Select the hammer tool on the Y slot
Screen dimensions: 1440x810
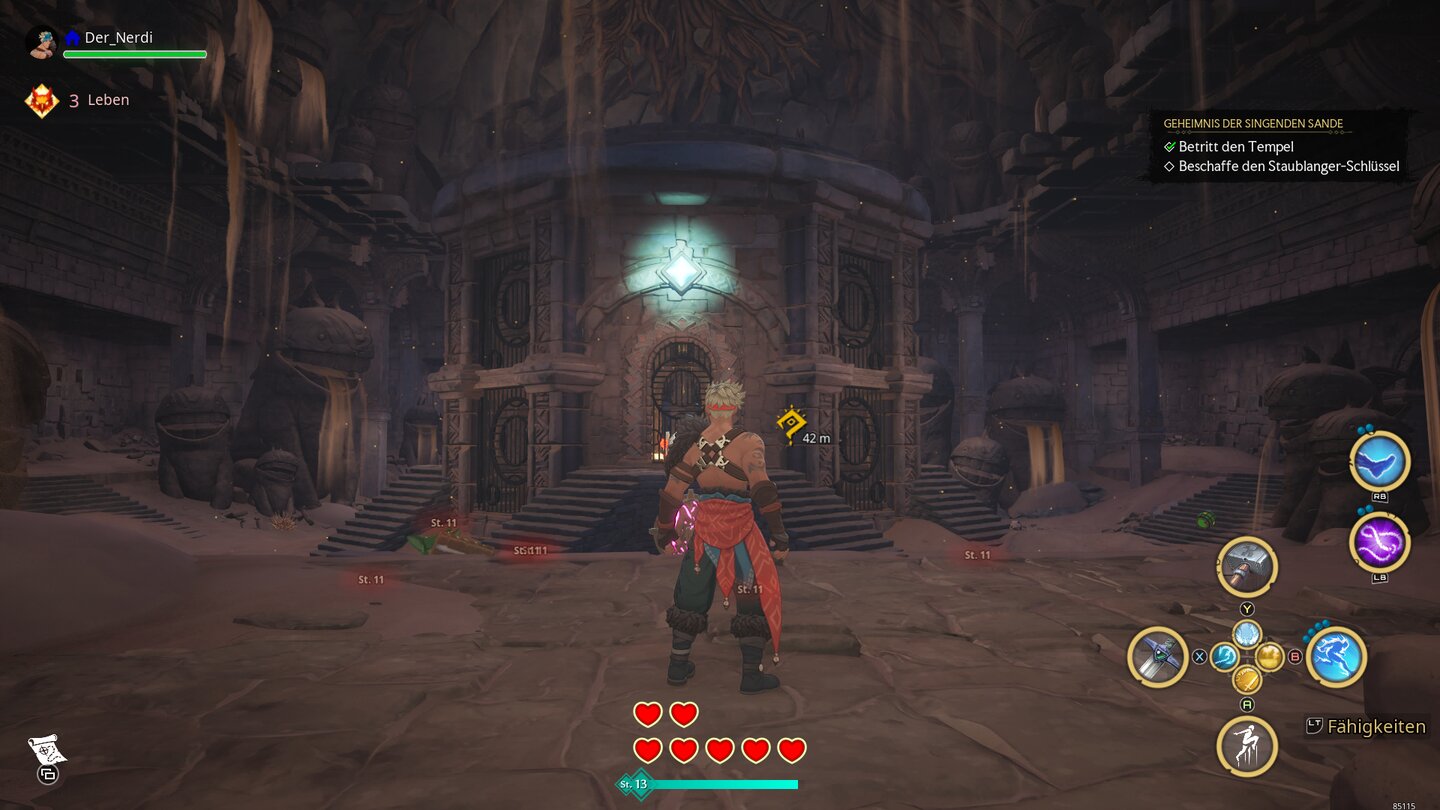coord(1246,567)
